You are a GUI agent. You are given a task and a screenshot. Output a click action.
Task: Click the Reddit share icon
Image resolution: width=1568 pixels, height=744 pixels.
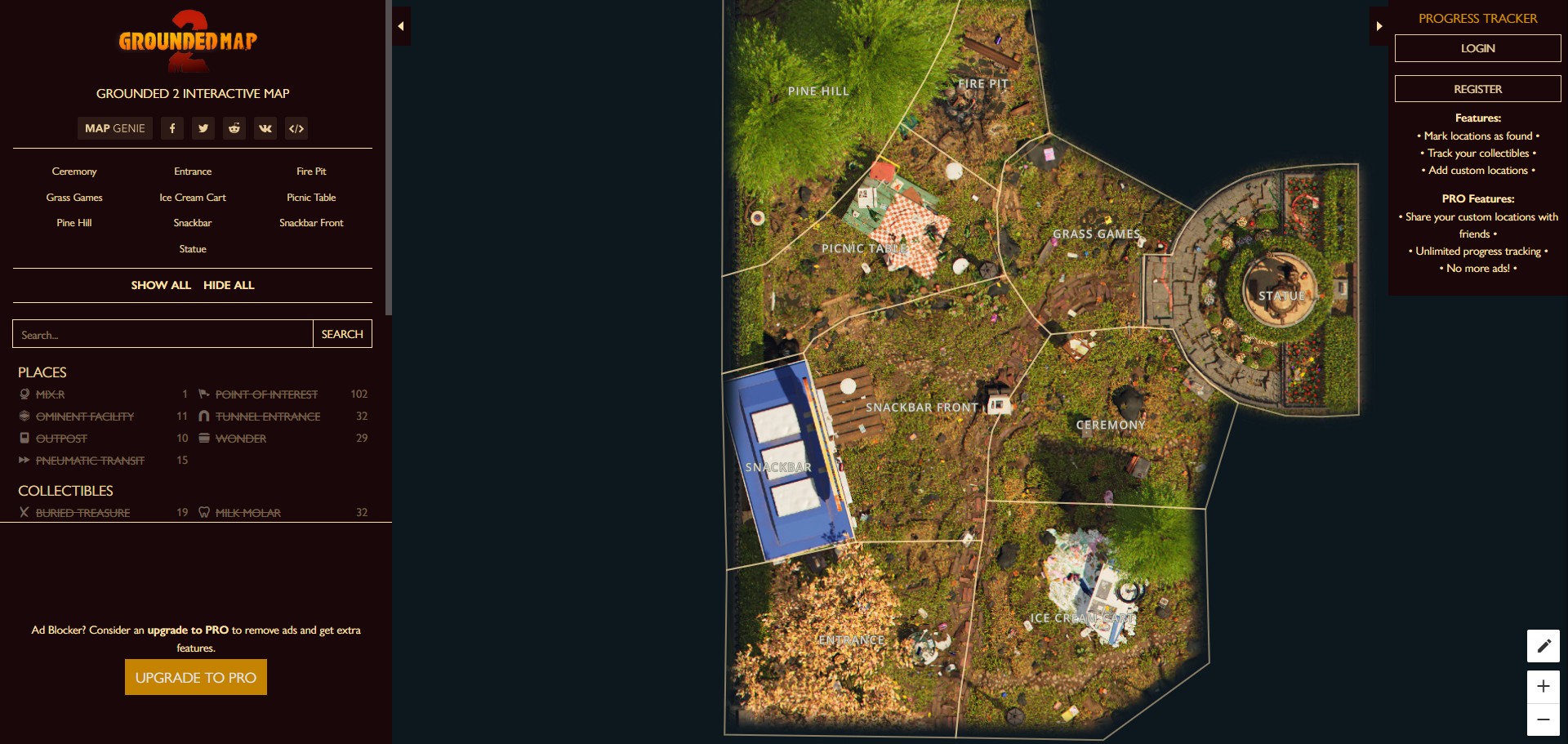pyautogui.click(x=234, y=128)
